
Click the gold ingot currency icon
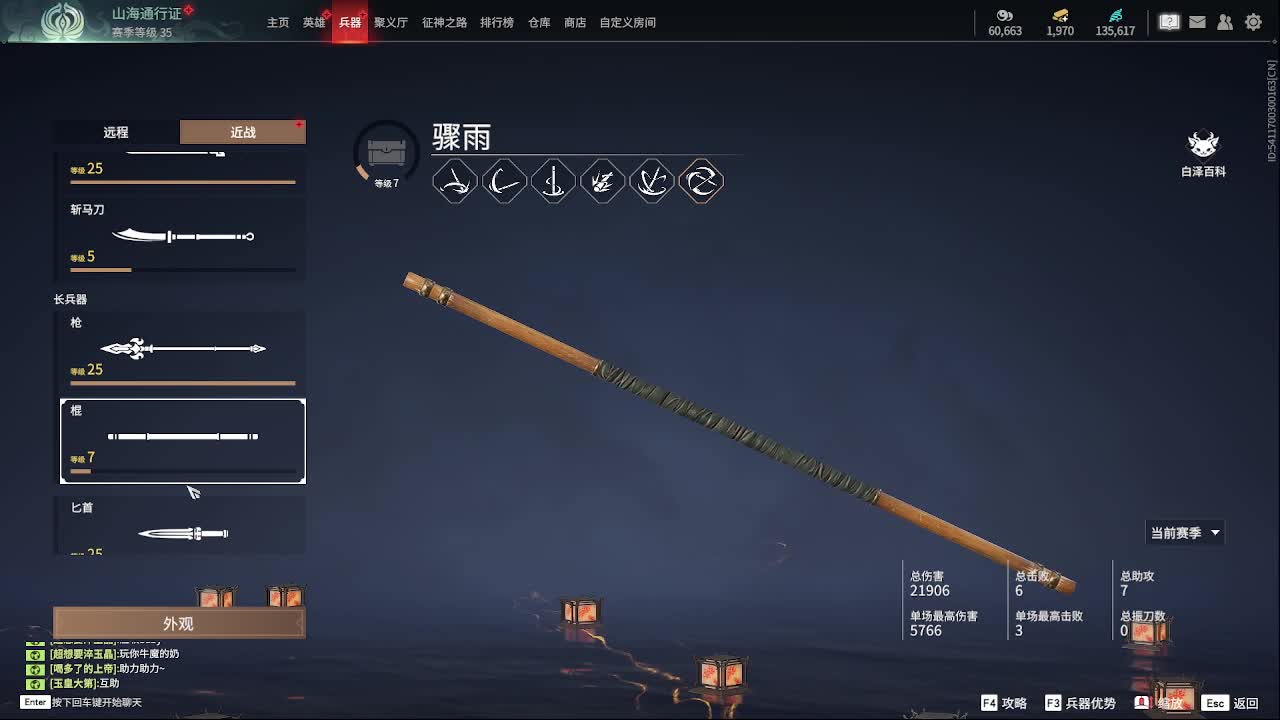(x=1059, y=16)
